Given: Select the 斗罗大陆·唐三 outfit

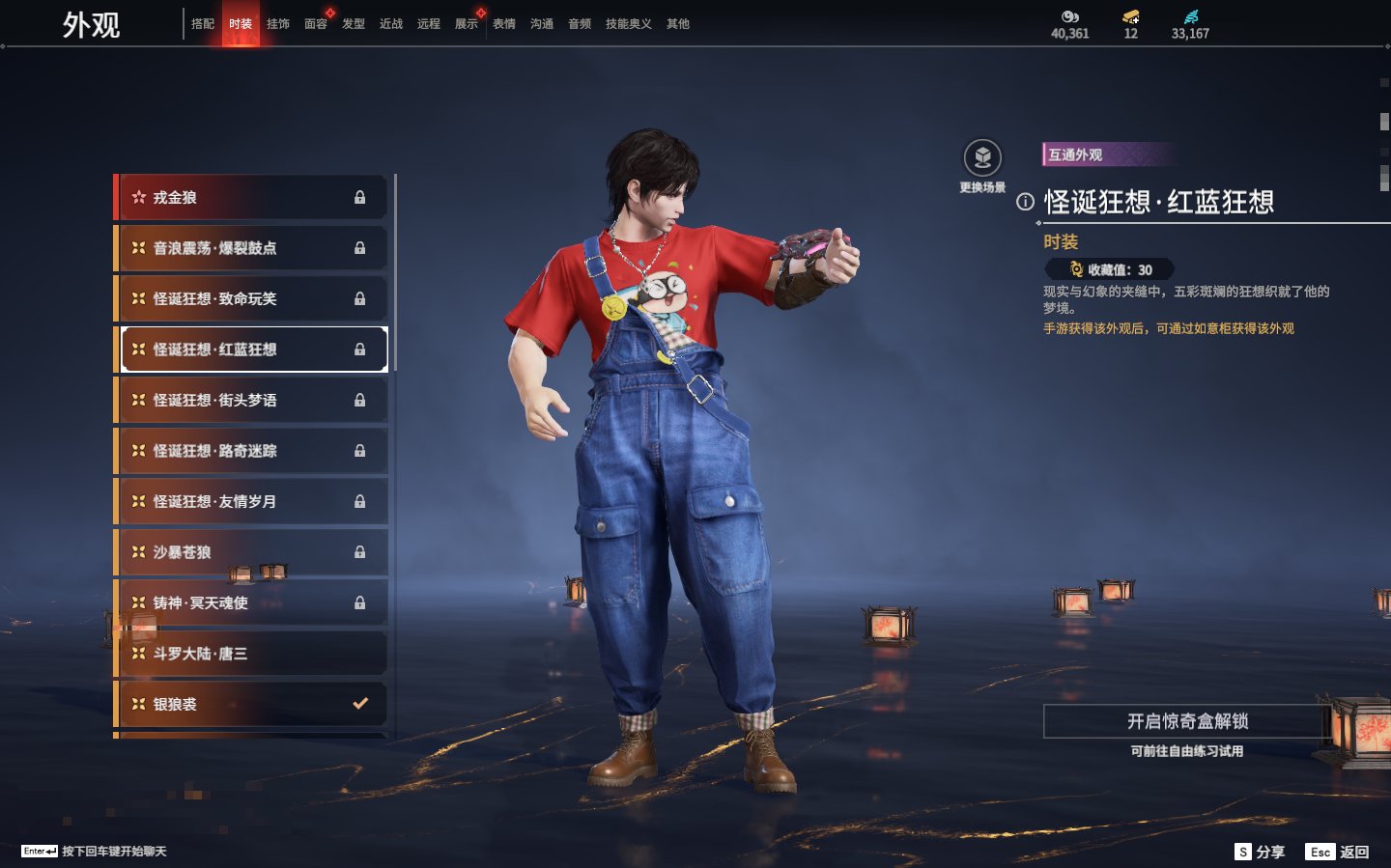Looking at the screenshot, I should coord(251,654).
